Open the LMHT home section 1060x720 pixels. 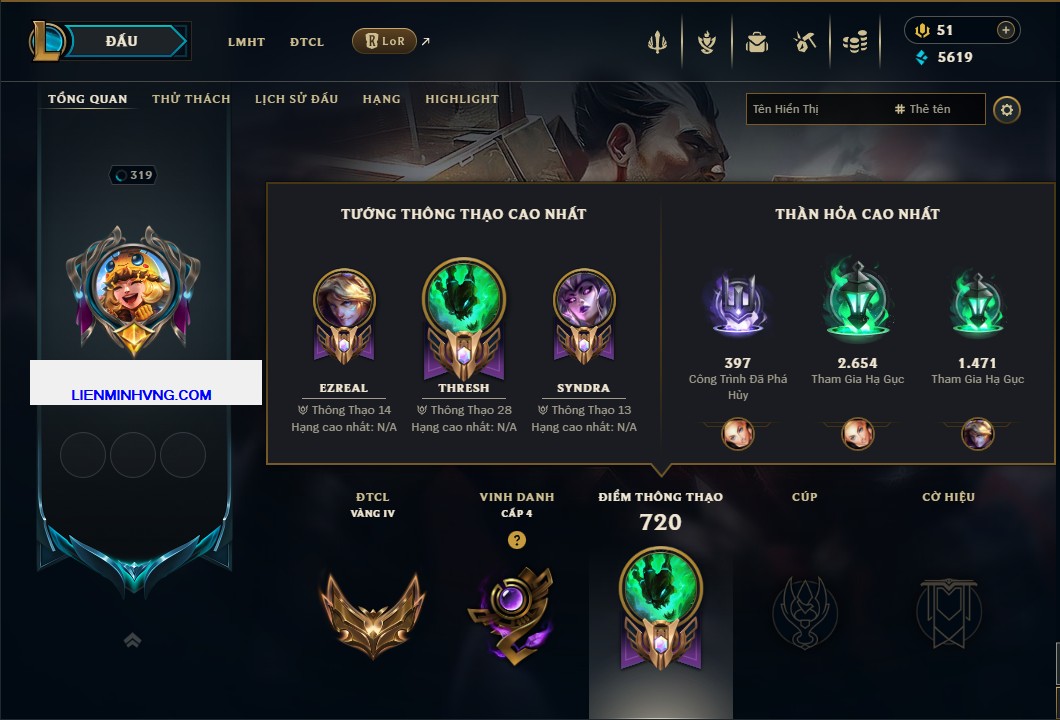pyautogui.click(x=246, y=42)
